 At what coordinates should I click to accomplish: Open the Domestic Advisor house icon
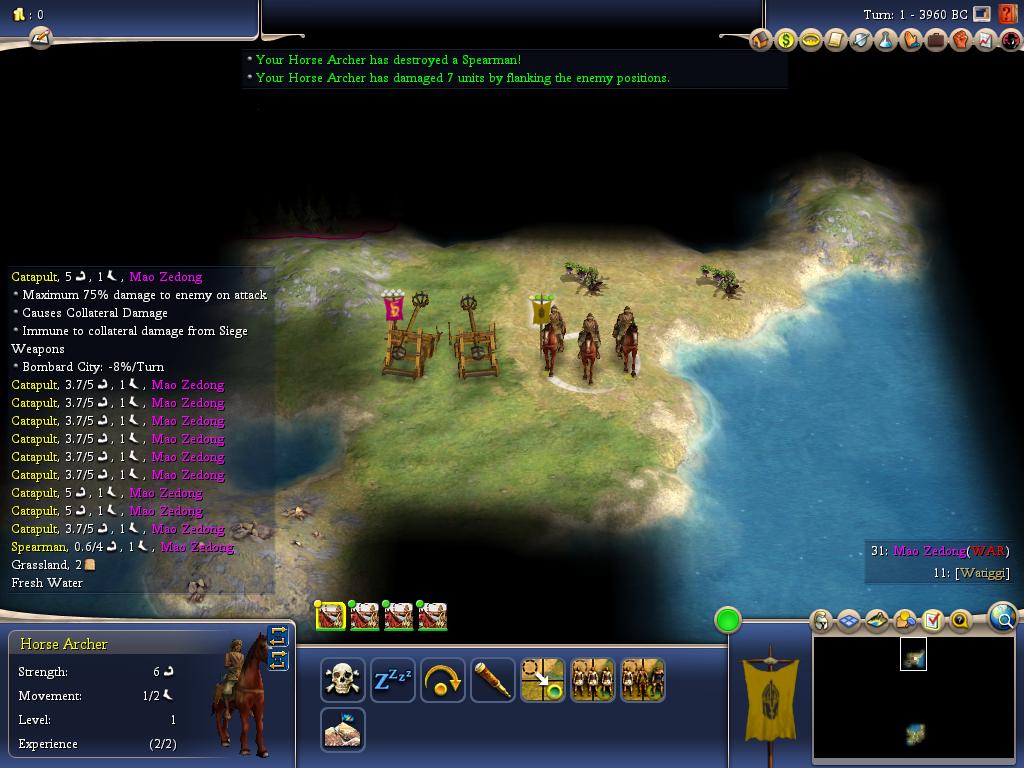[761, 41]
